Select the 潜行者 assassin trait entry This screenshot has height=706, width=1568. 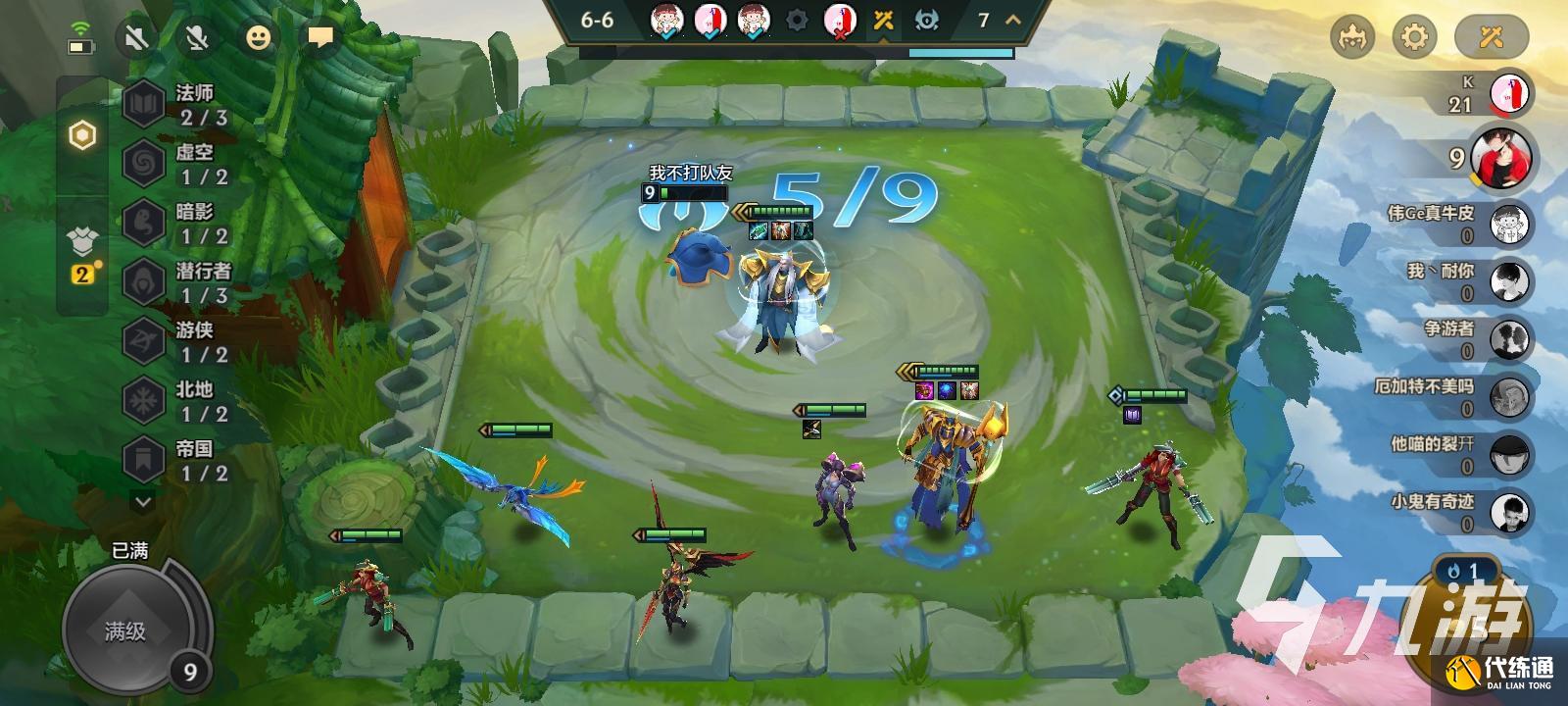tap(176, 282)
